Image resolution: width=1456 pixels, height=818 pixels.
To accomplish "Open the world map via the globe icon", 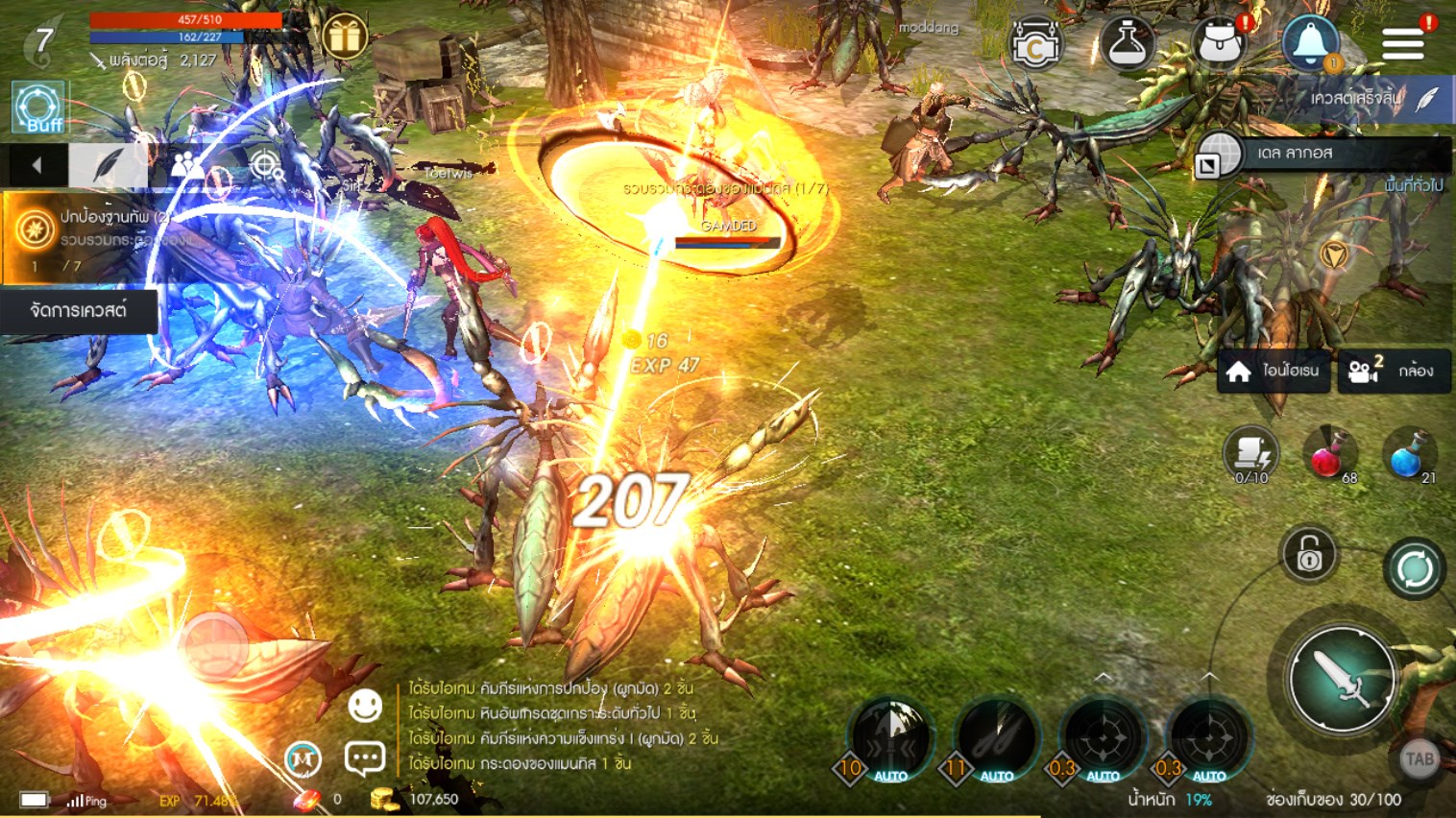I will click(1218, 155).
